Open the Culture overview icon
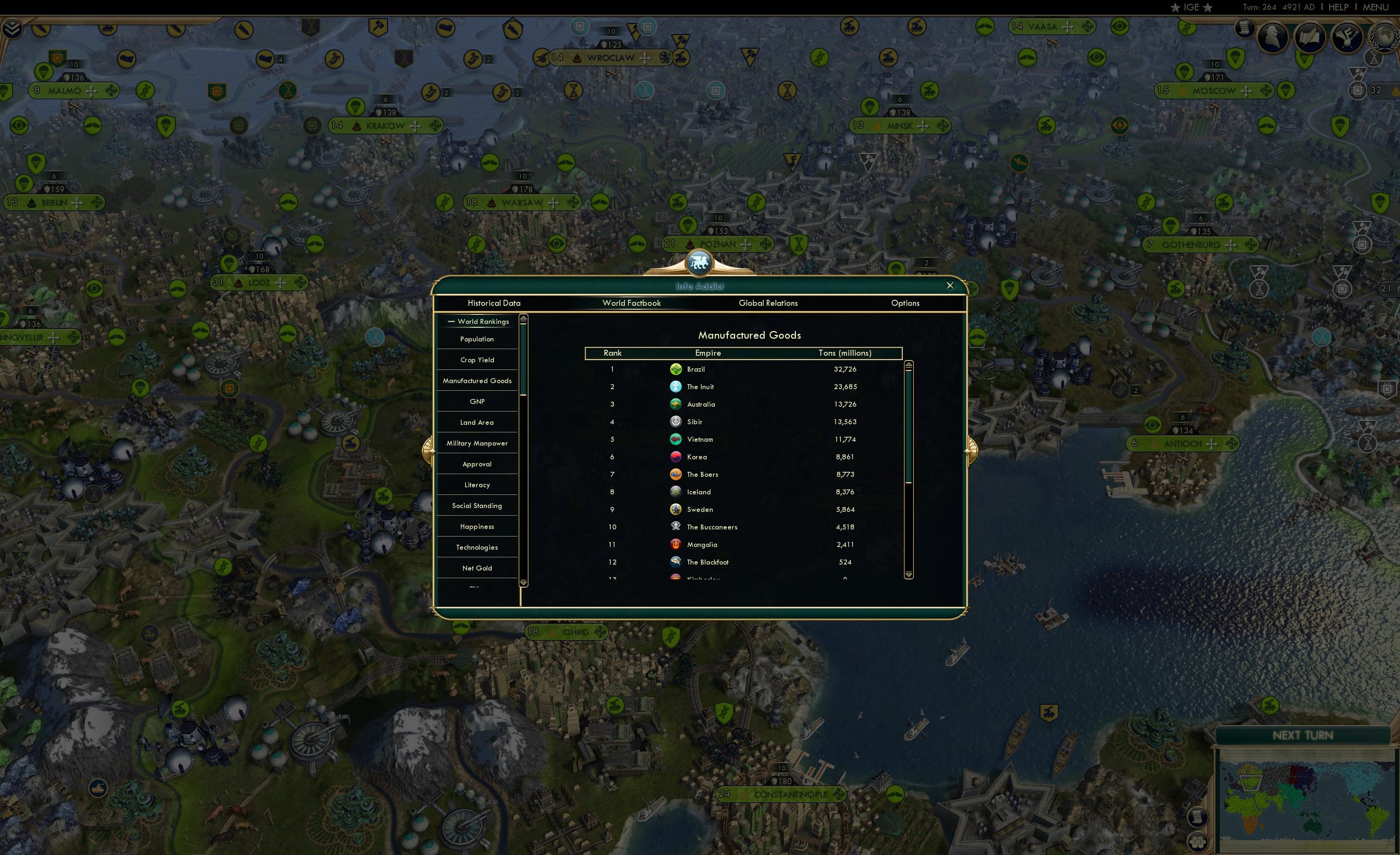1400x855 pixels. click(1347, 37)
